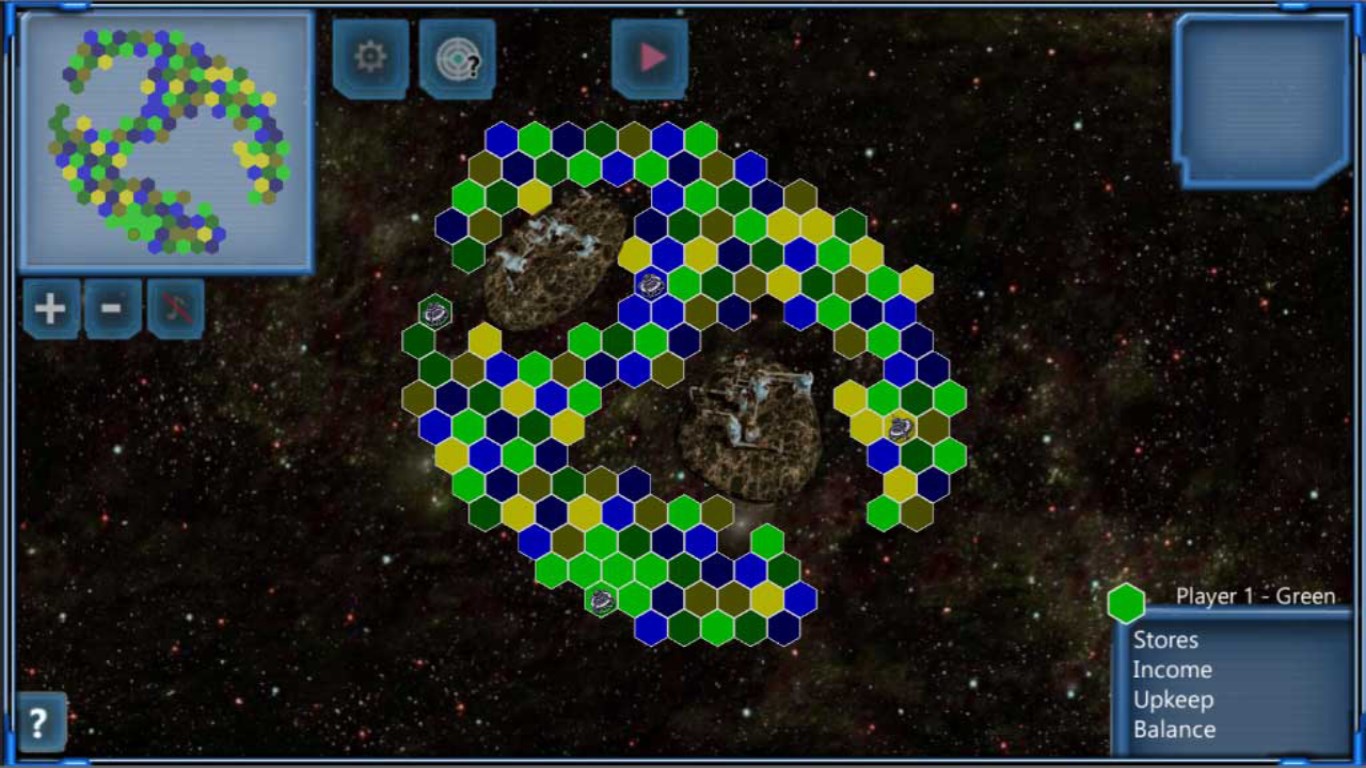Hit the pink play arrow button
The image size is (1366, 768).
[x=650, y=58]
